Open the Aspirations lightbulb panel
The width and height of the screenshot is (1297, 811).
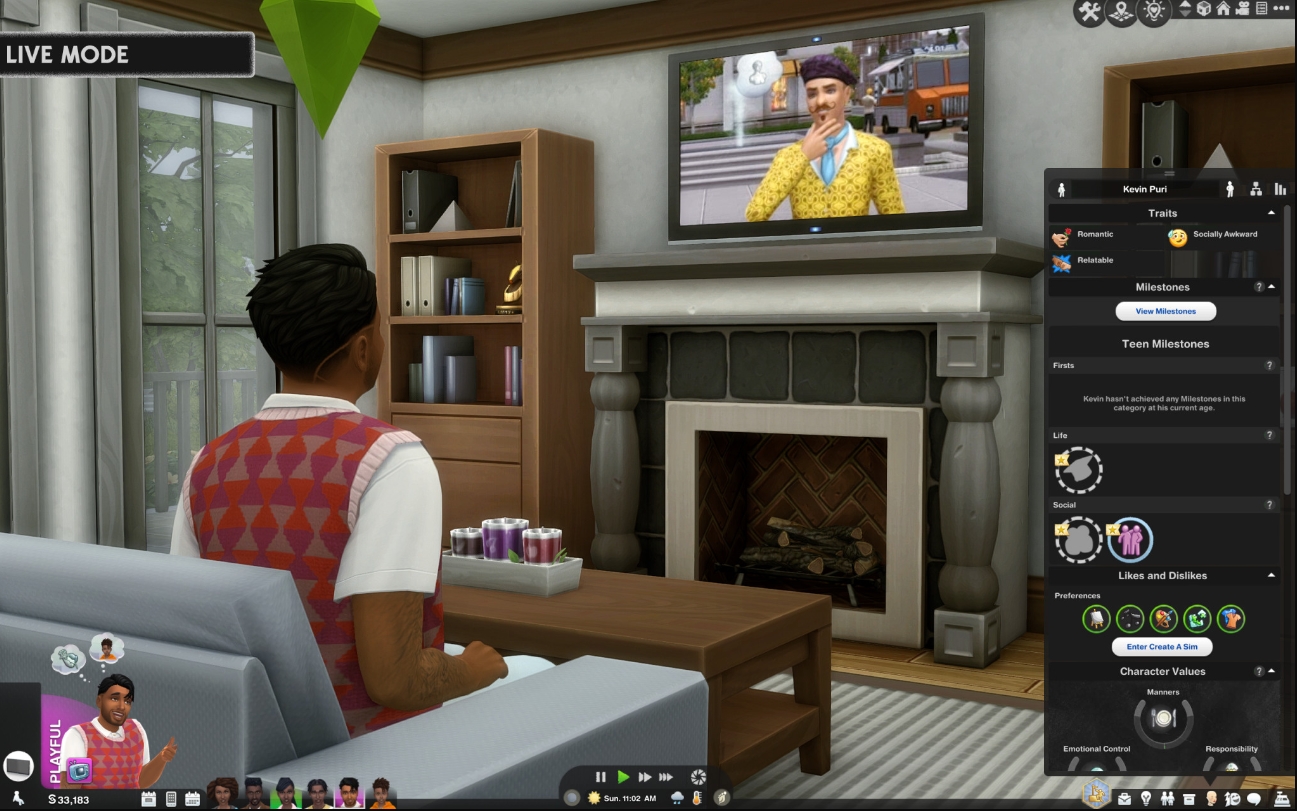pyautogui.click(x=1146, y=799)
